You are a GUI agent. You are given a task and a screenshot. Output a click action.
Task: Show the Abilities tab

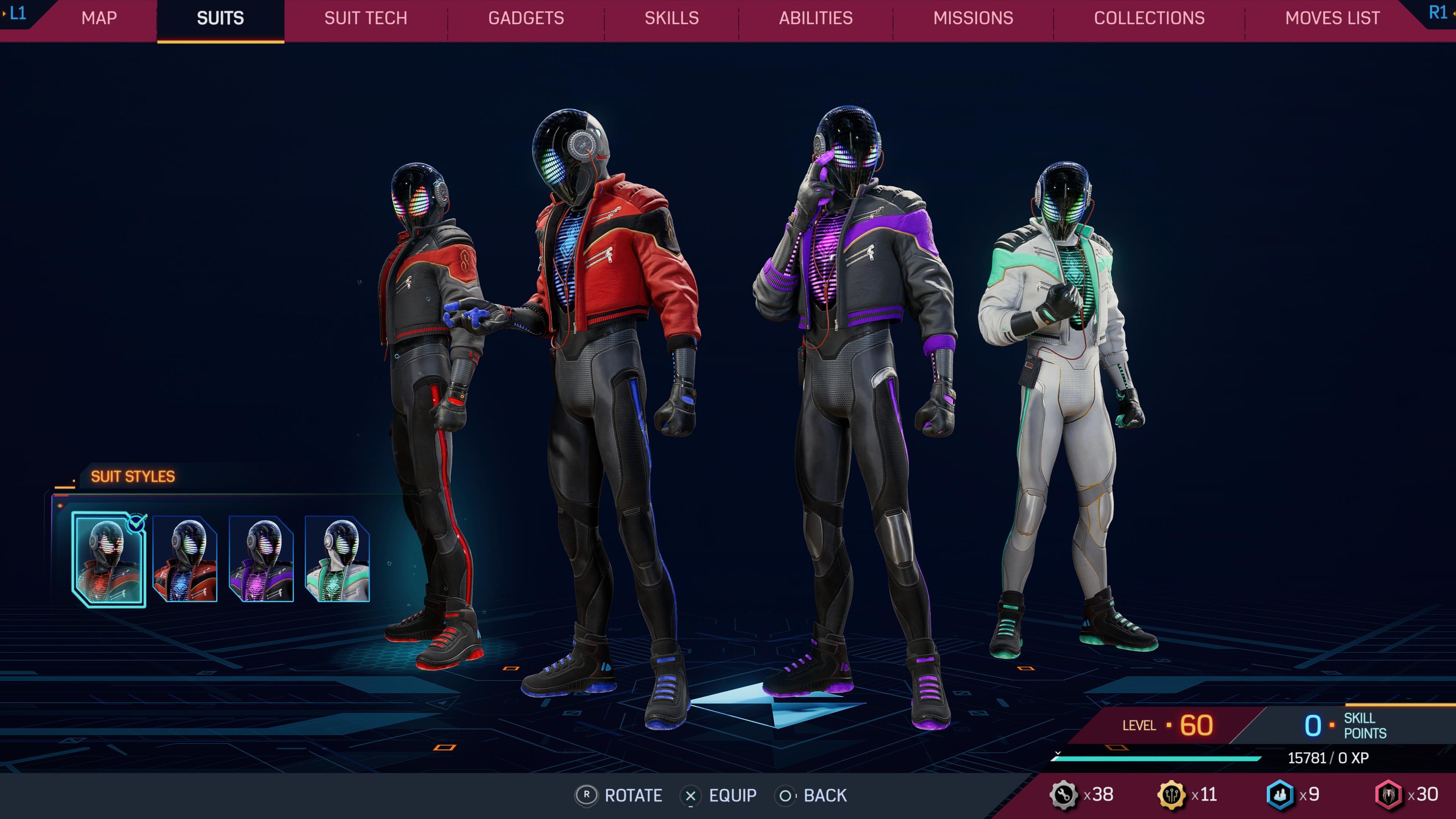pyautogui.click(x=816, y=18)
